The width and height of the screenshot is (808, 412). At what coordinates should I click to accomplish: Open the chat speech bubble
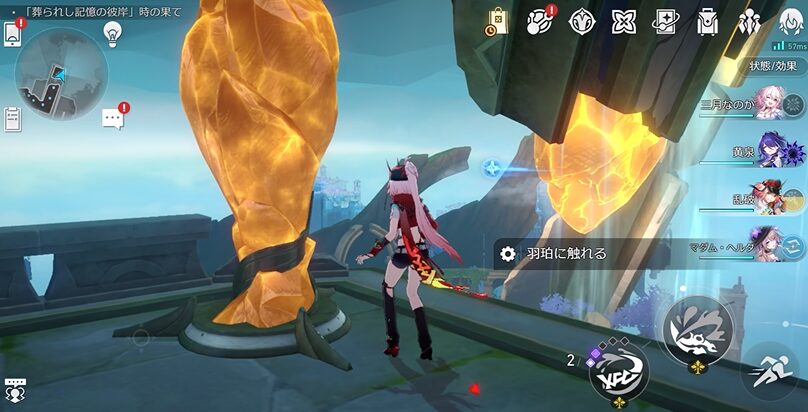tap(113, 119)
